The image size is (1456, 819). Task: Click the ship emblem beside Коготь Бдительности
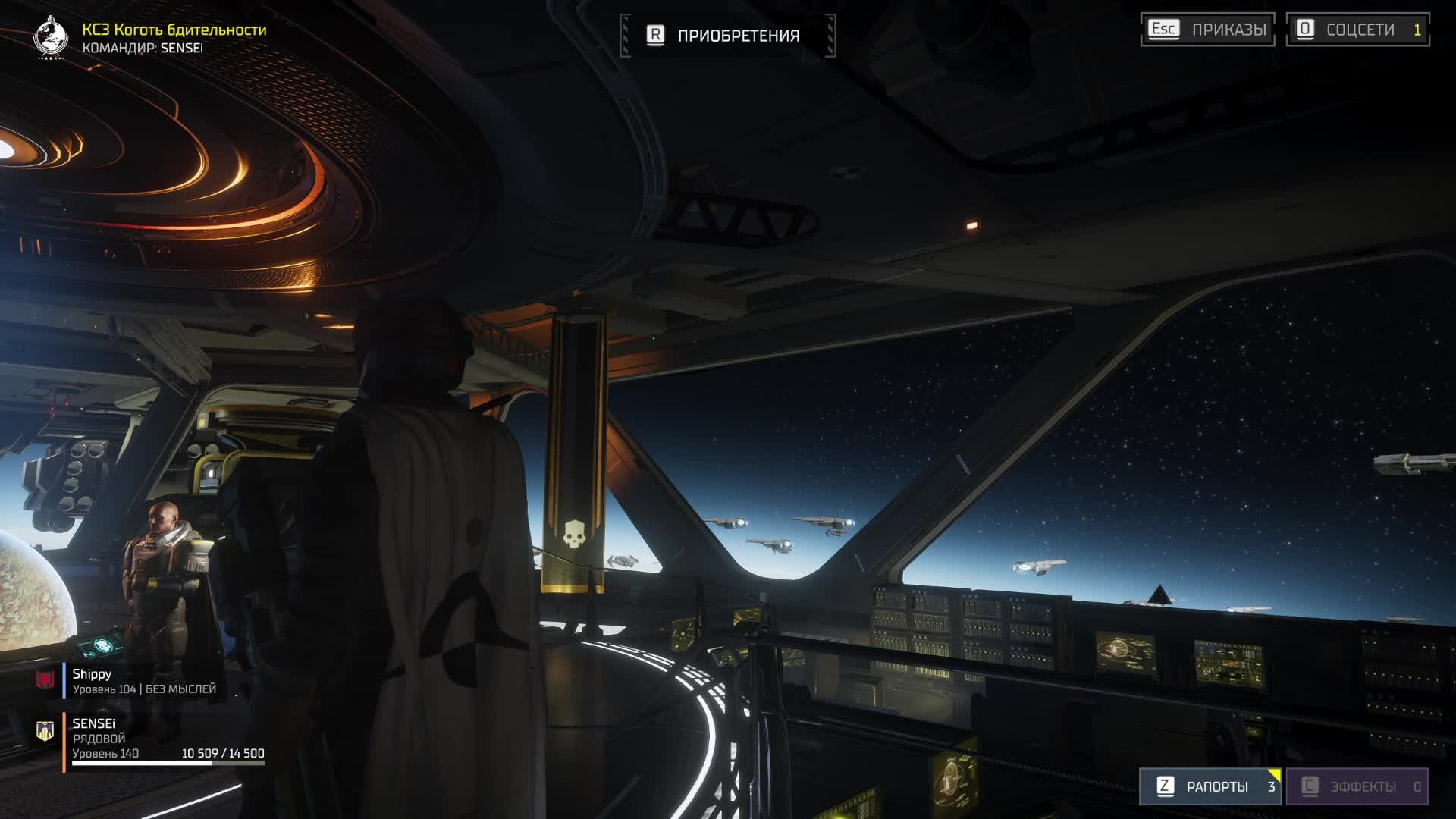tap(51, 36)
